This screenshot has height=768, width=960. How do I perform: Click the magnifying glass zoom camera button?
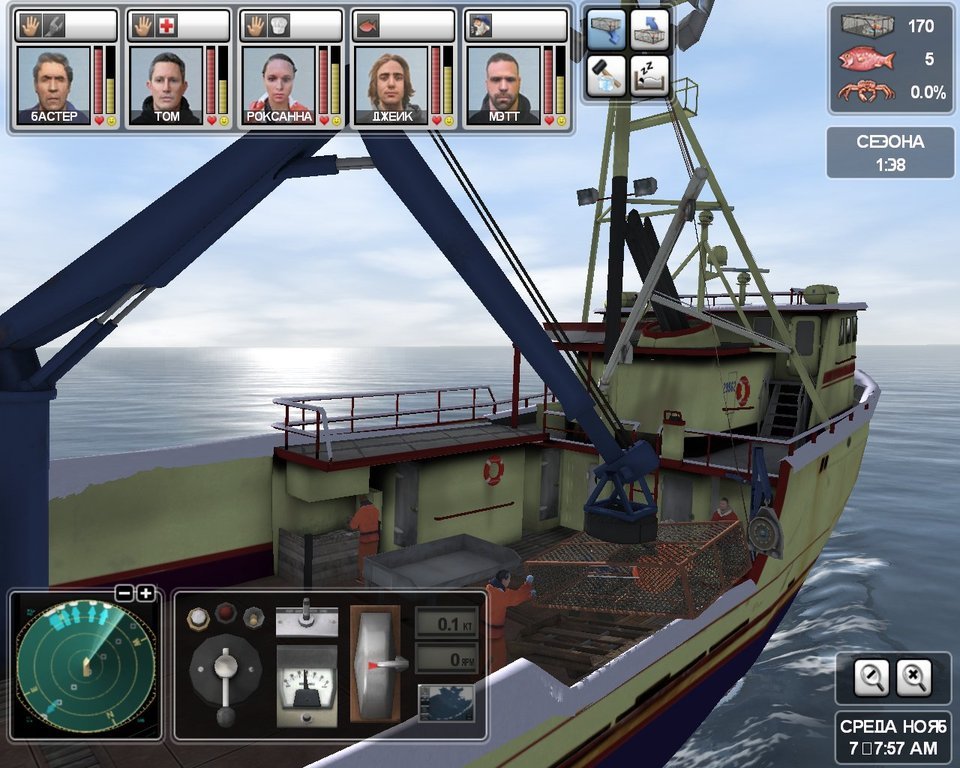click(872, 678)
